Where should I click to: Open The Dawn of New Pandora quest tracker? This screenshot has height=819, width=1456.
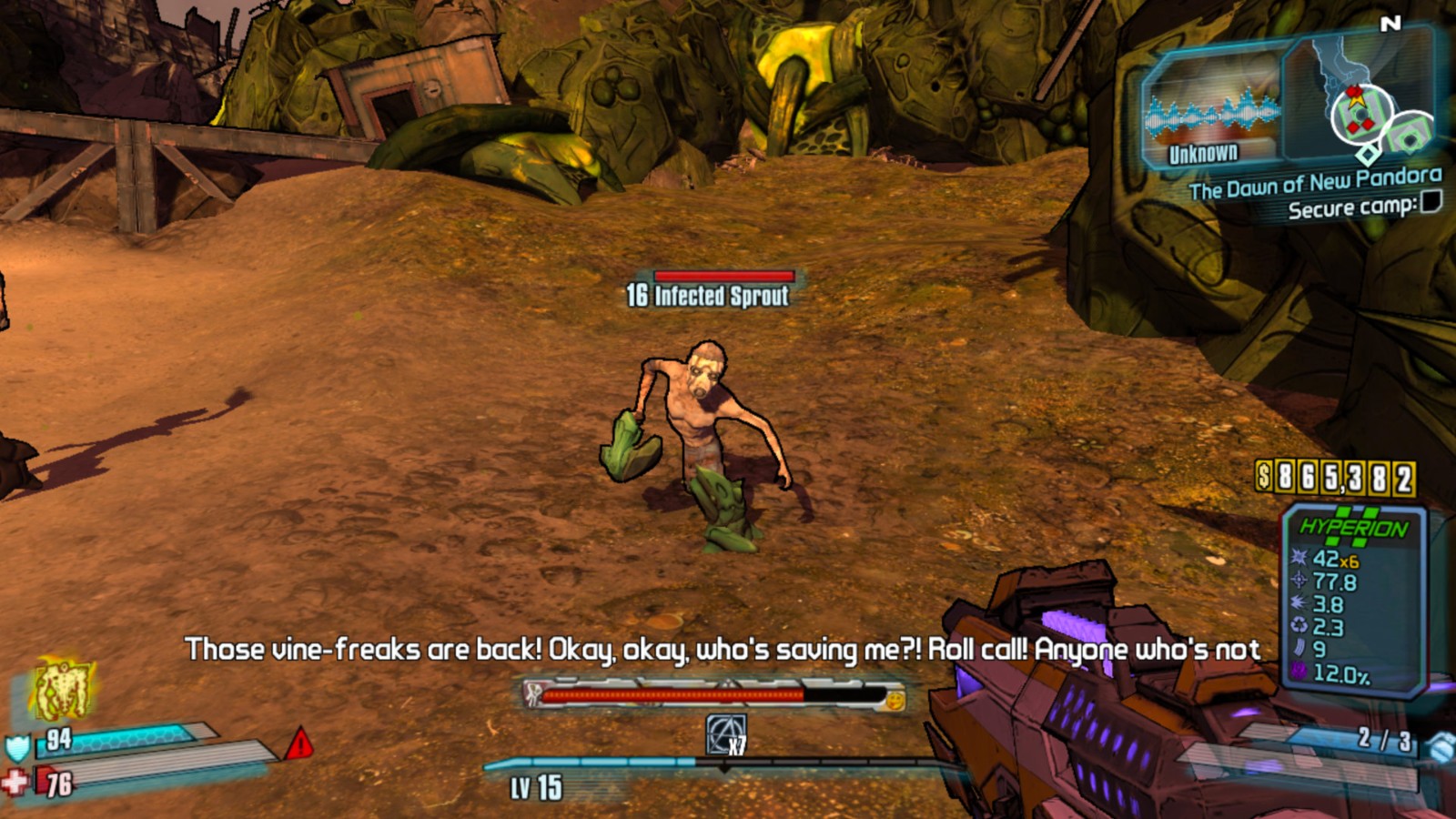(1314, 183)
